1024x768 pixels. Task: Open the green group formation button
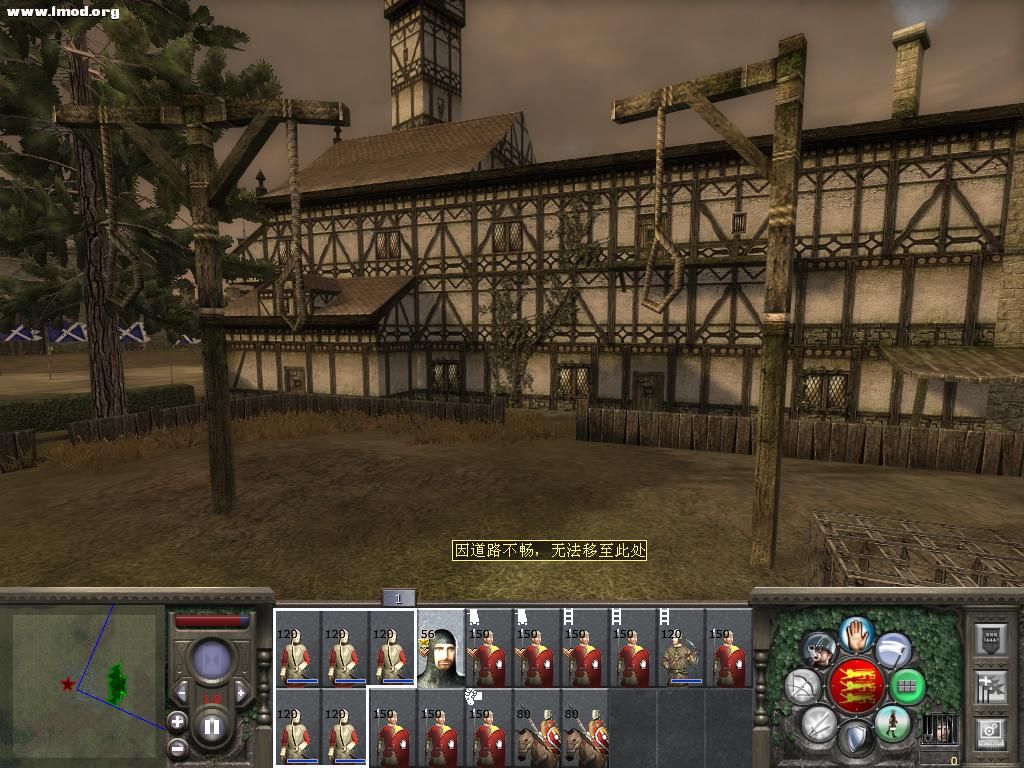pyautogui.click(x=907, y=687)
